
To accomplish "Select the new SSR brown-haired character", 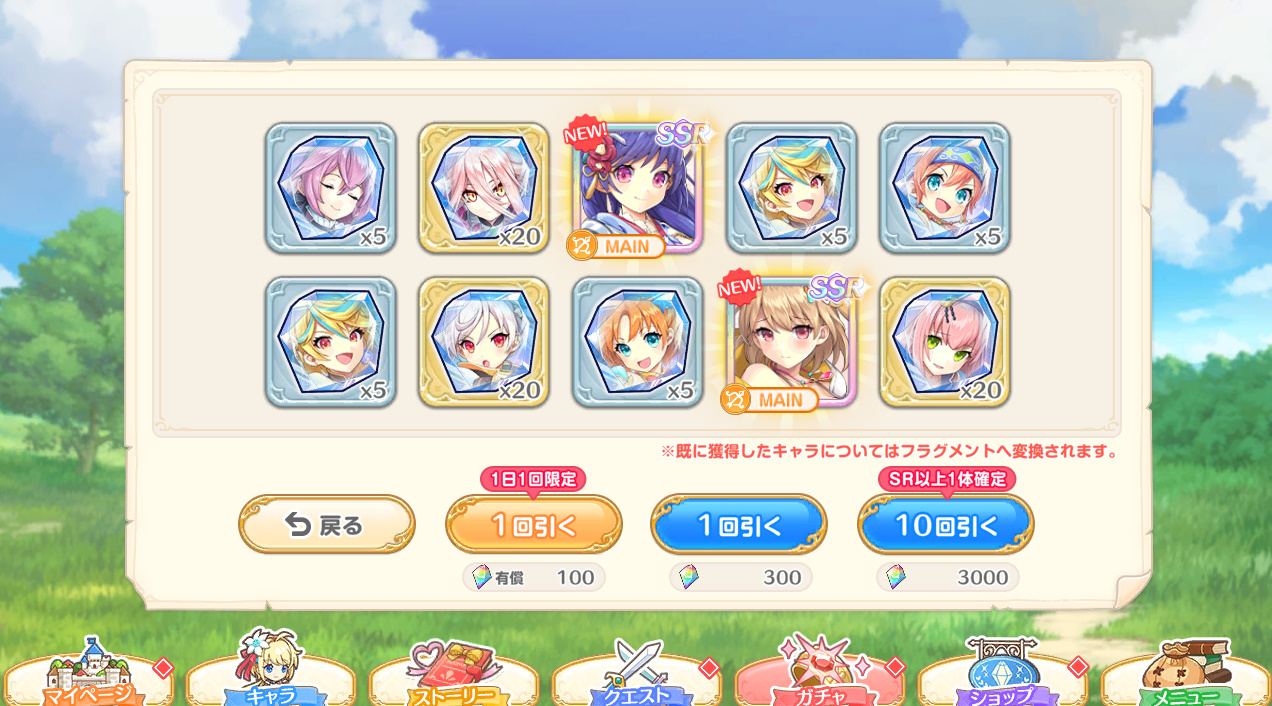I will [791, 342].
